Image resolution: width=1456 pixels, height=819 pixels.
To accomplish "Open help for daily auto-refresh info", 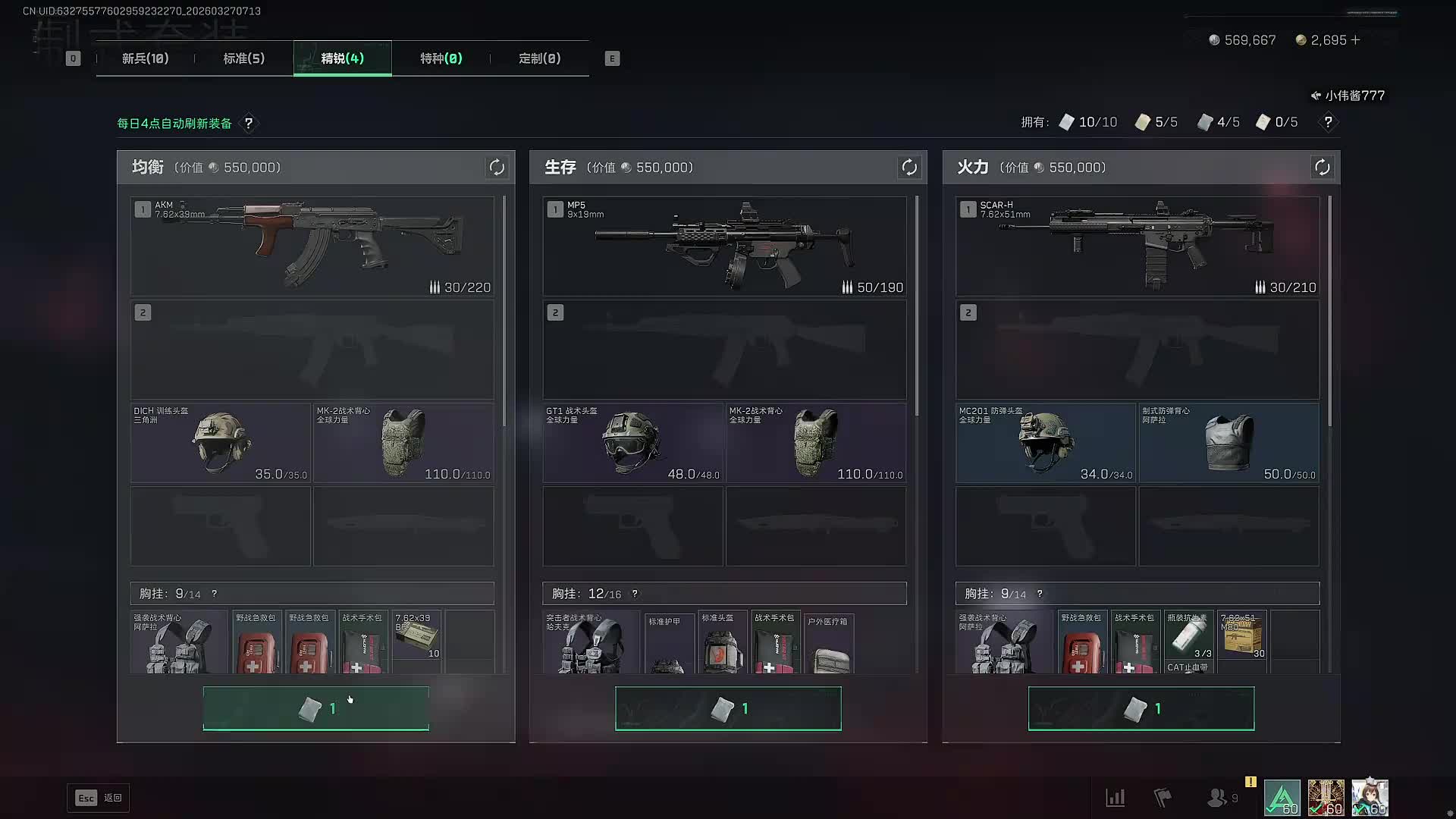I will point(249,123).
